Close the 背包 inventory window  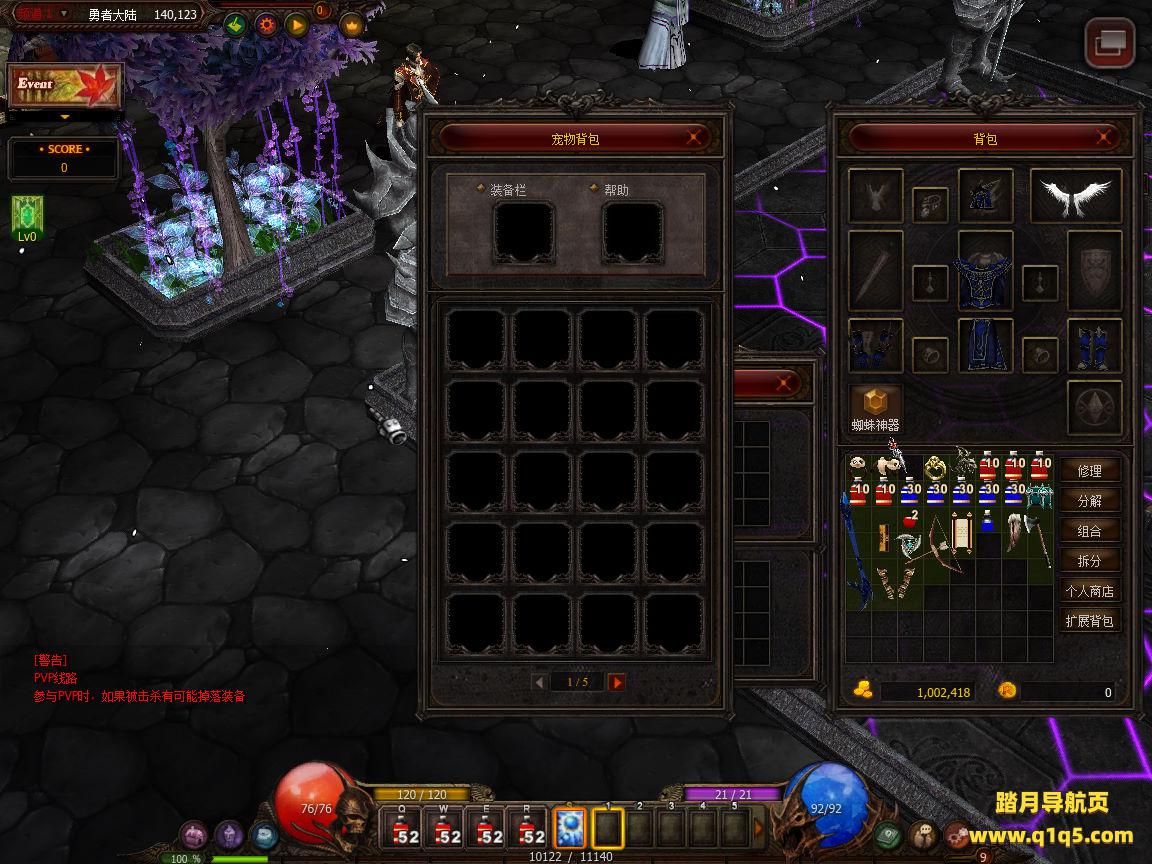[1104, 138]
